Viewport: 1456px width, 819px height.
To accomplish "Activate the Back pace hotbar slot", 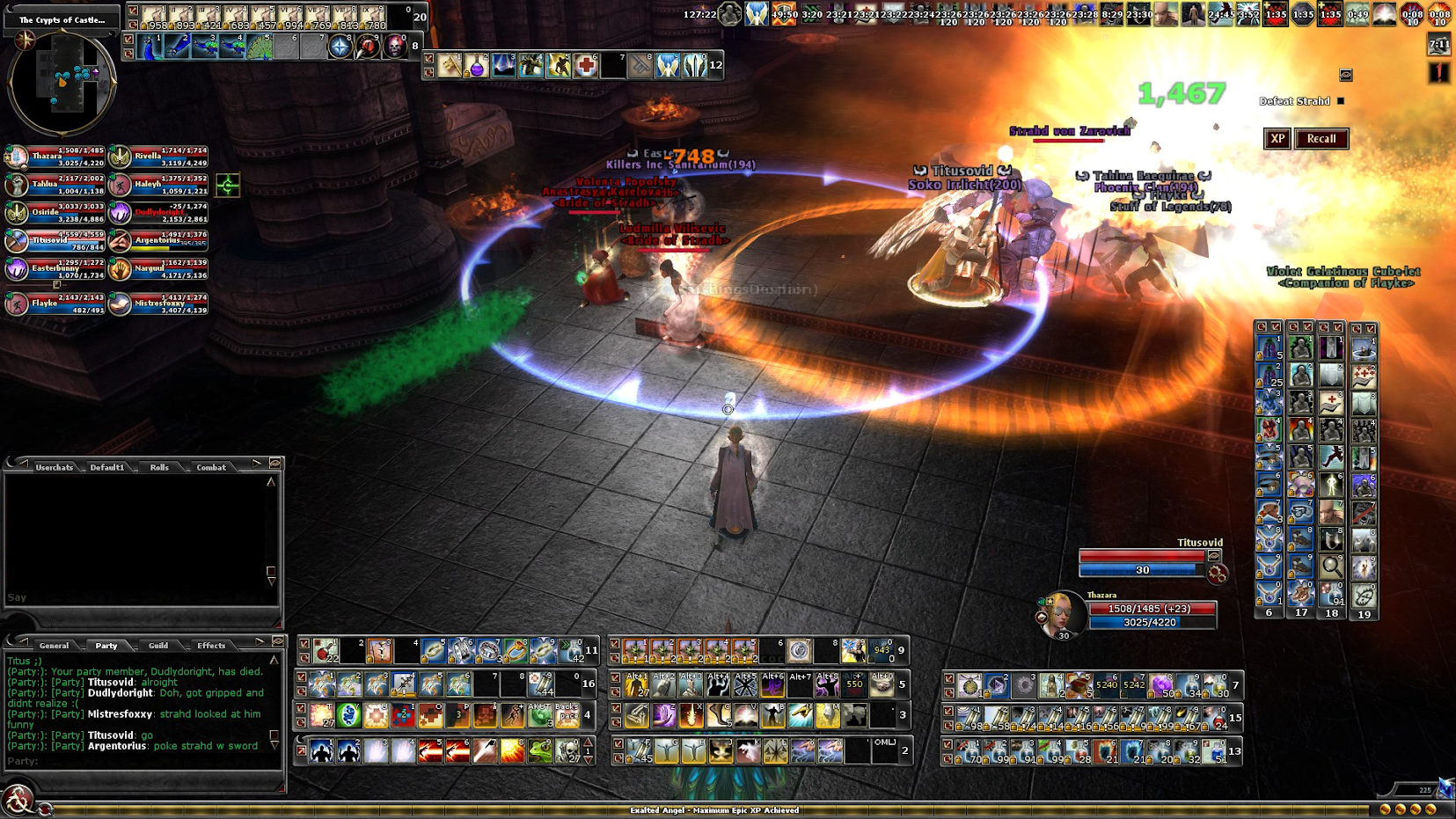I will [x=567, y=715].
